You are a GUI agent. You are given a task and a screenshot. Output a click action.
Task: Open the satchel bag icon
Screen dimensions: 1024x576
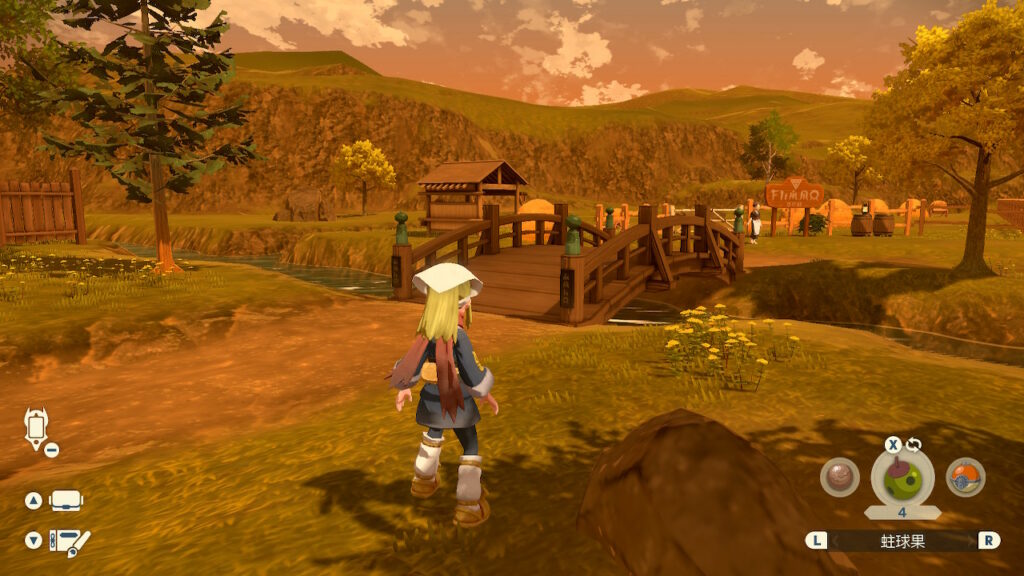coord(66,500)
